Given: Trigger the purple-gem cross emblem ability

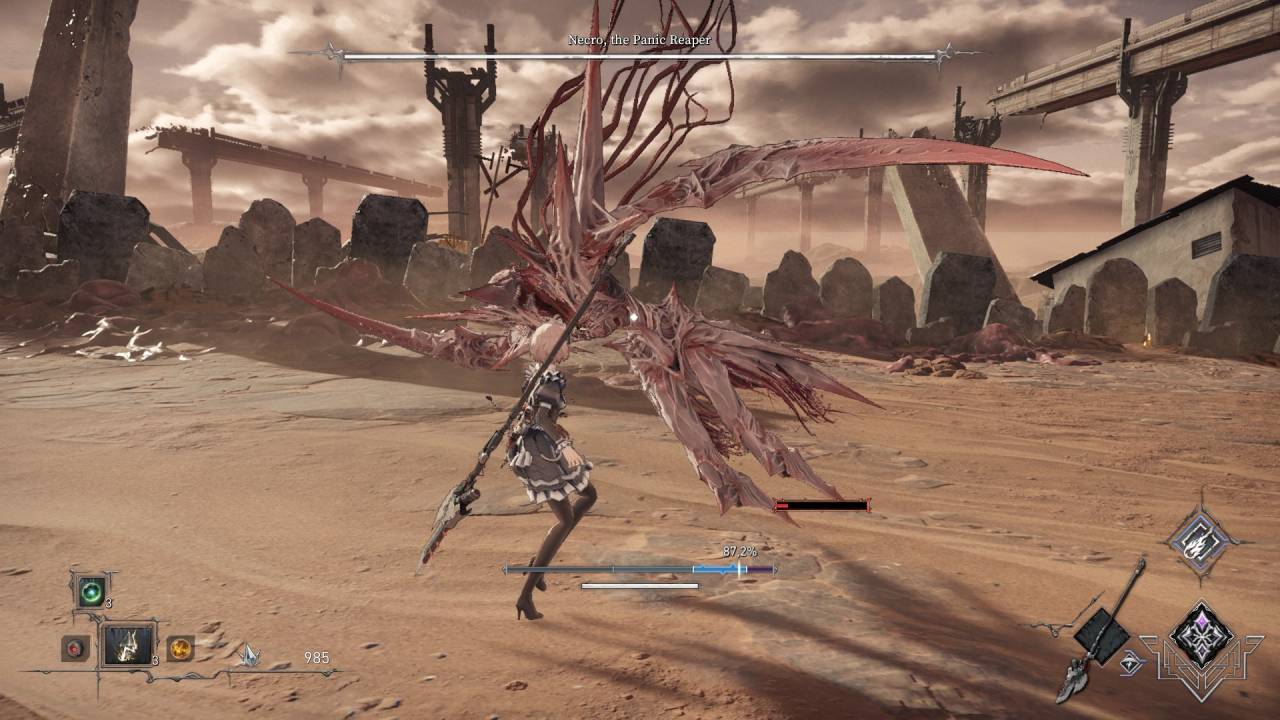Looking at the screenshot, I should (1201, 636).
